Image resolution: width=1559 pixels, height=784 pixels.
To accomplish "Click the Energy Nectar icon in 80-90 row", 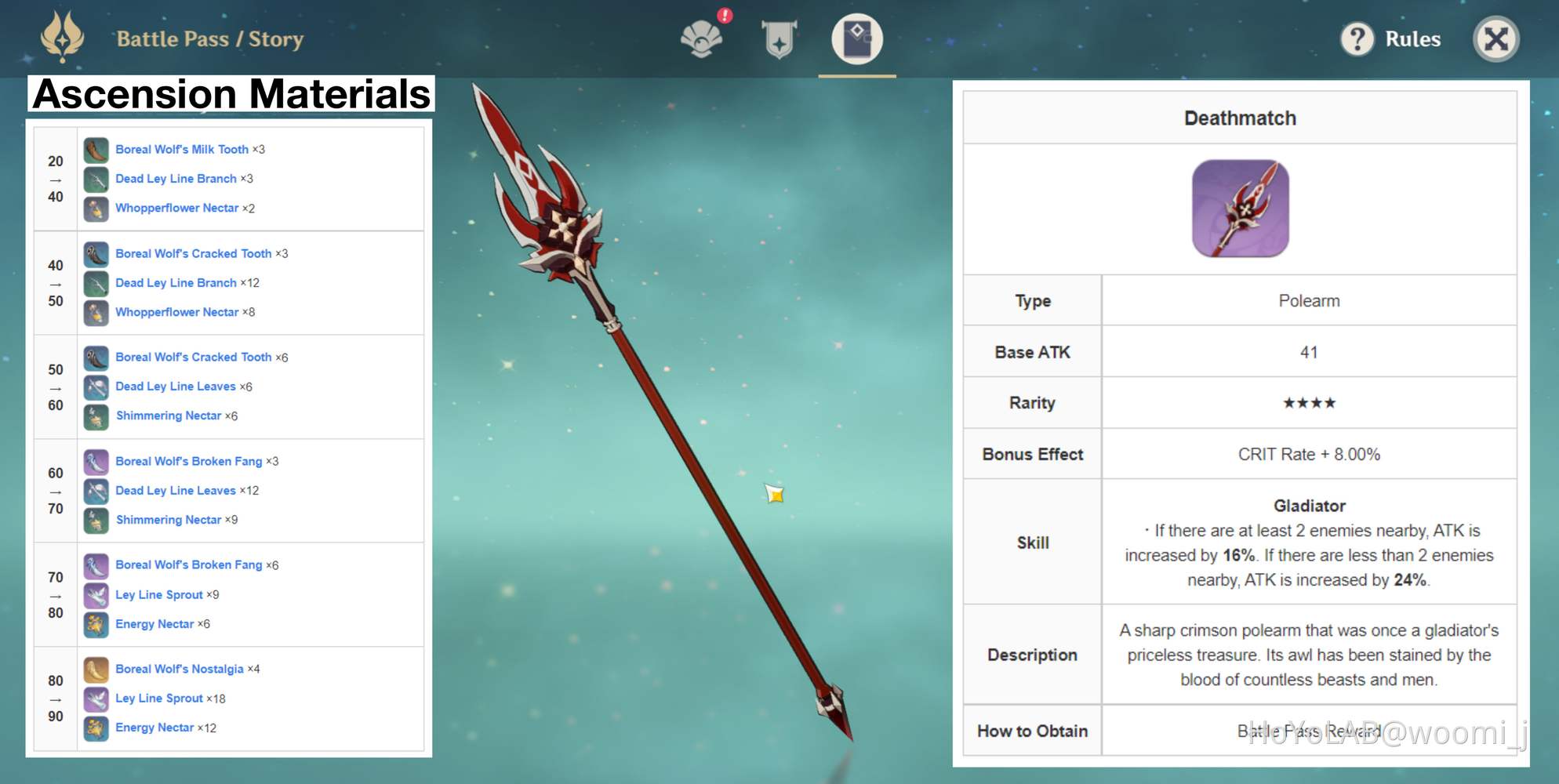I will pos(96,728).
